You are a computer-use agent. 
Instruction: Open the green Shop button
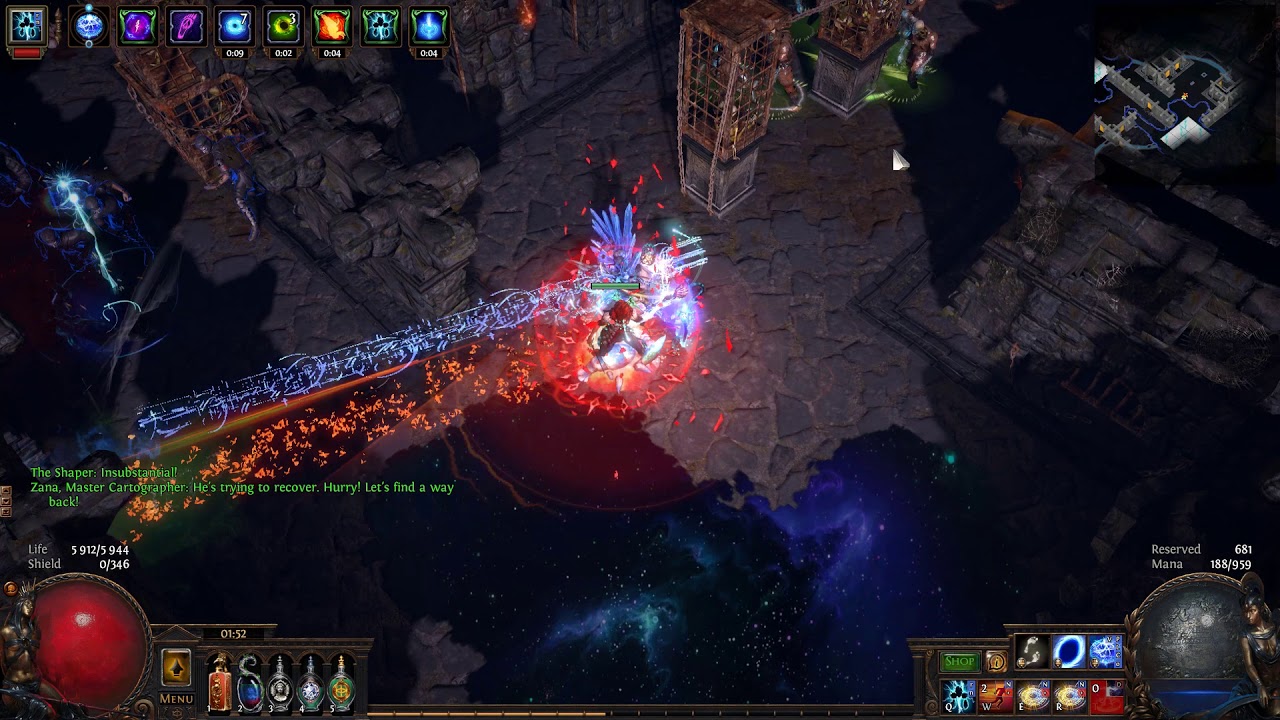click(x=959, y=662)
